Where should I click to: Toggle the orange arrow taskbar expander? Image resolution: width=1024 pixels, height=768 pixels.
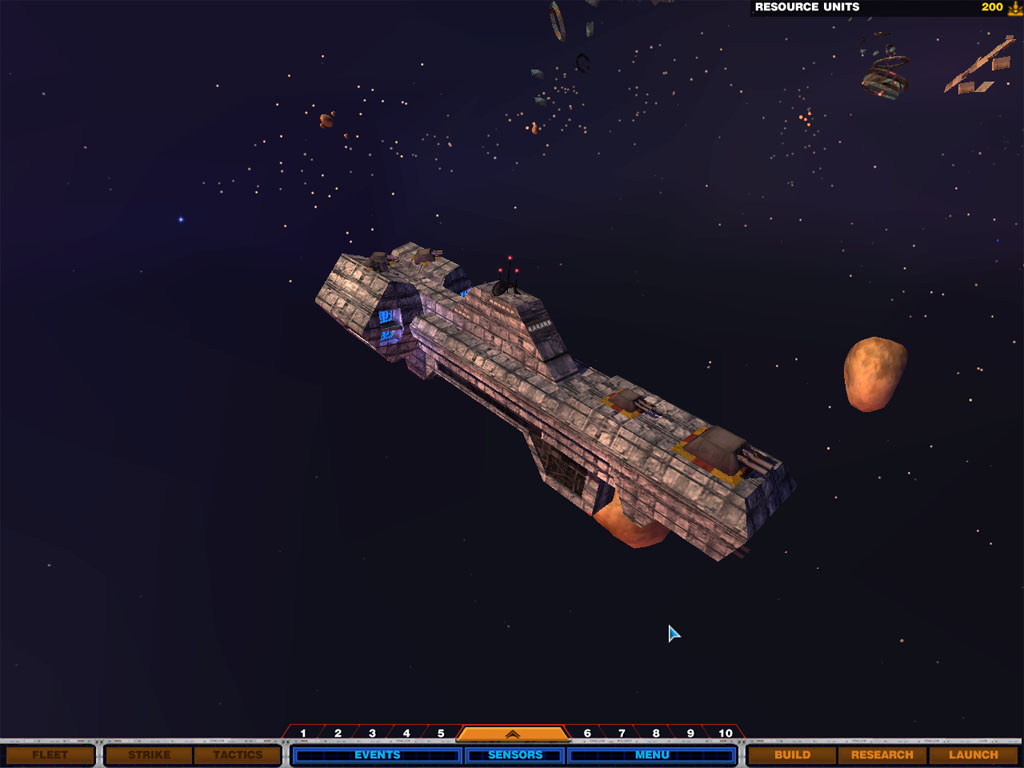click(512, 734)
